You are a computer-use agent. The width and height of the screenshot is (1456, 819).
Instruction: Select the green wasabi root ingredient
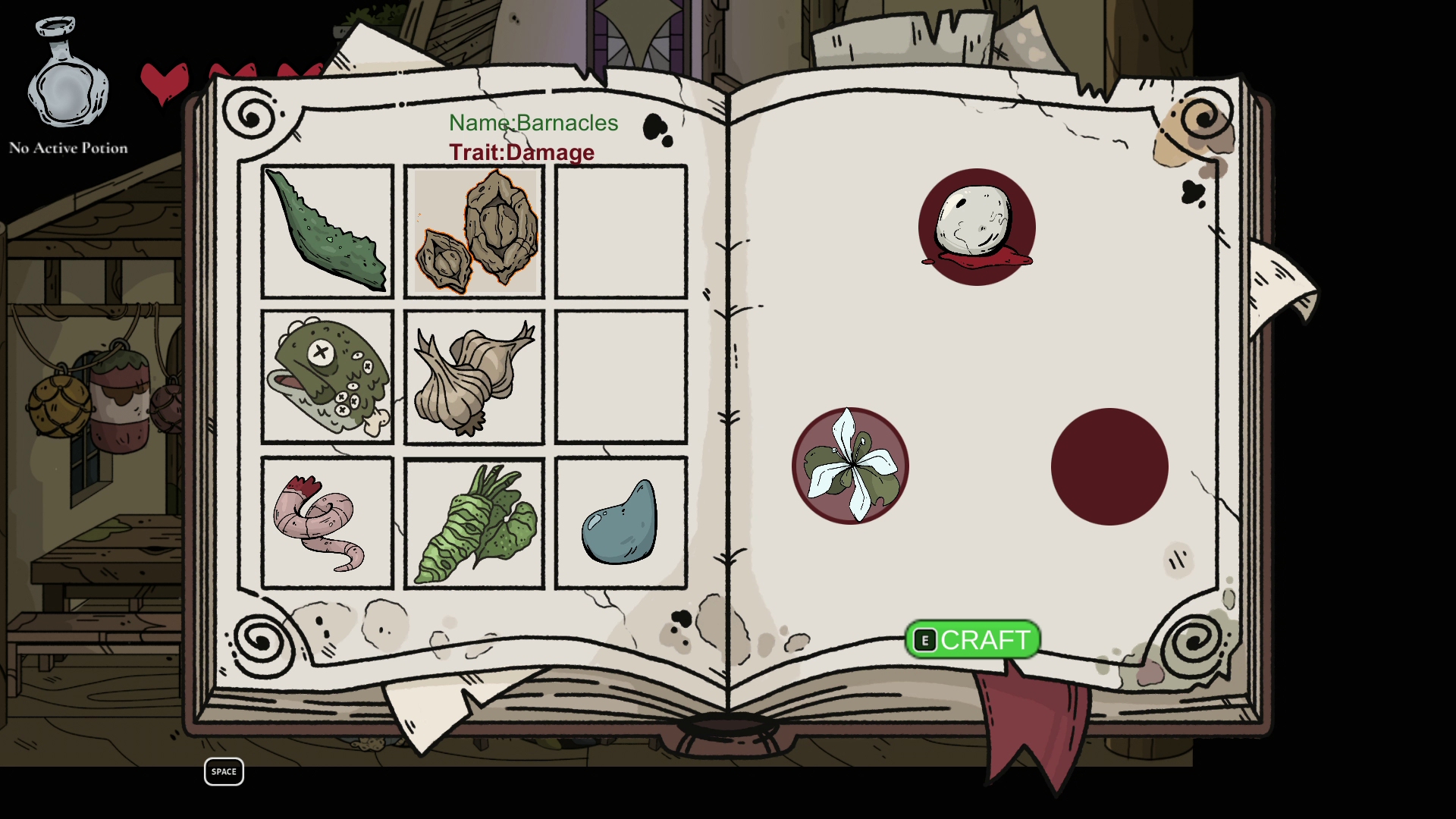pyautogui.click(x=474, y=522)
